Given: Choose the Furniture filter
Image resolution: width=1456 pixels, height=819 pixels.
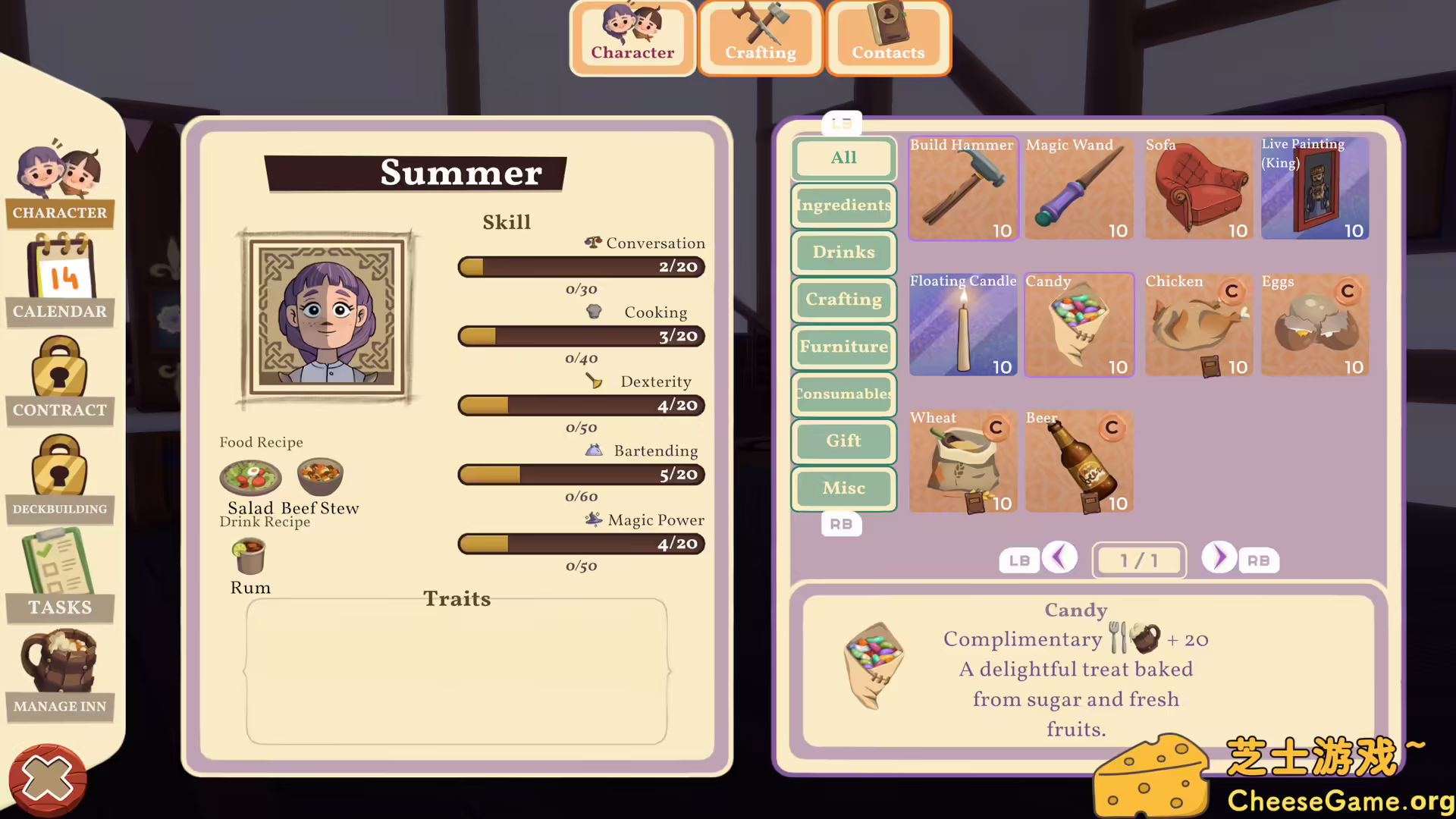Looking at the screenshot, I should click(x=844, y=347).
